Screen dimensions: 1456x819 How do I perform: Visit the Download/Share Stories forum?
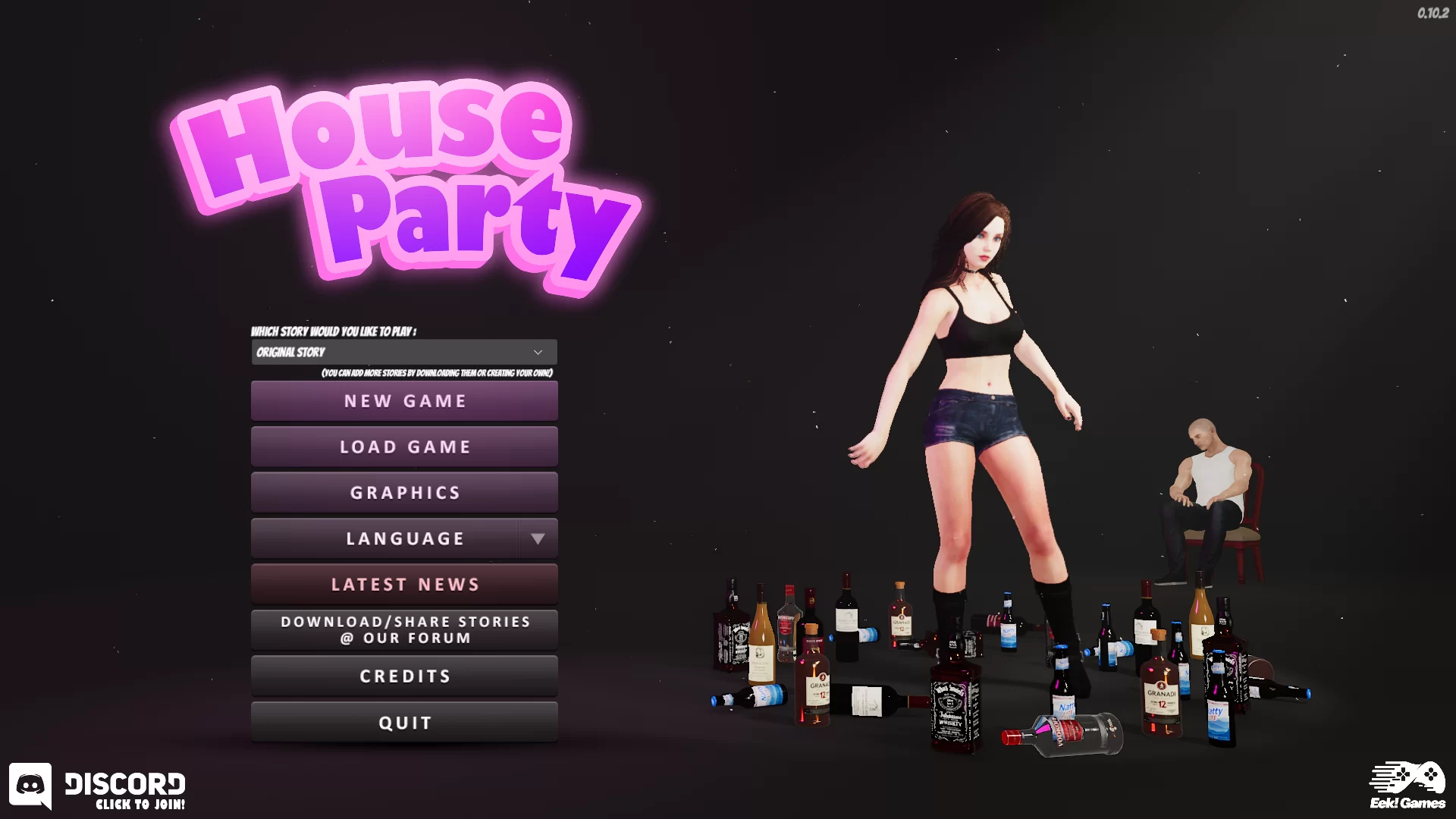(404, 630)
